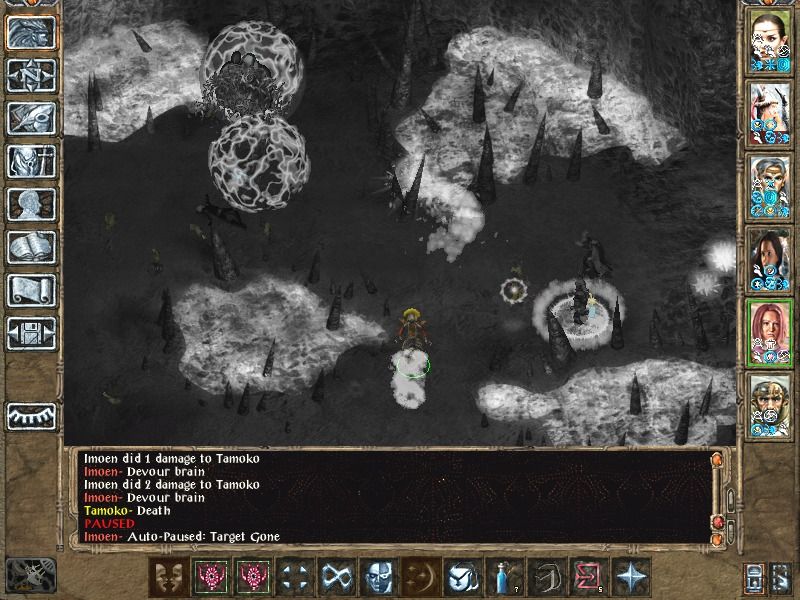Open the inventory screen from the sidebar
The image size is (800, 600).
pos(30,161)
